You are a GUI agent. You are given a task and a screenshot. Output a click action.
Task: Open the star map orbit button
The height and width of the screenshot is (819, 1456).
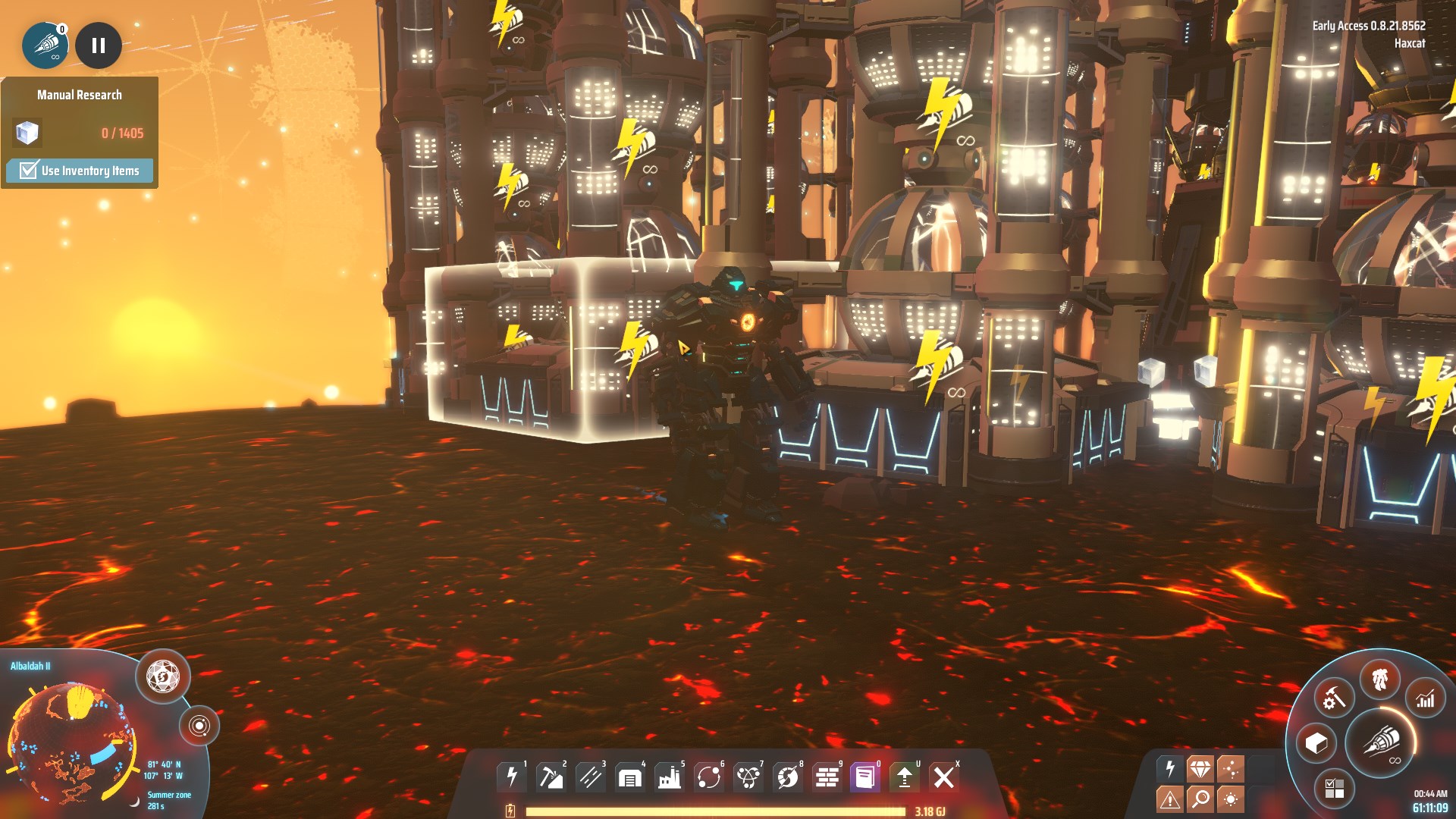click(199, 726)
